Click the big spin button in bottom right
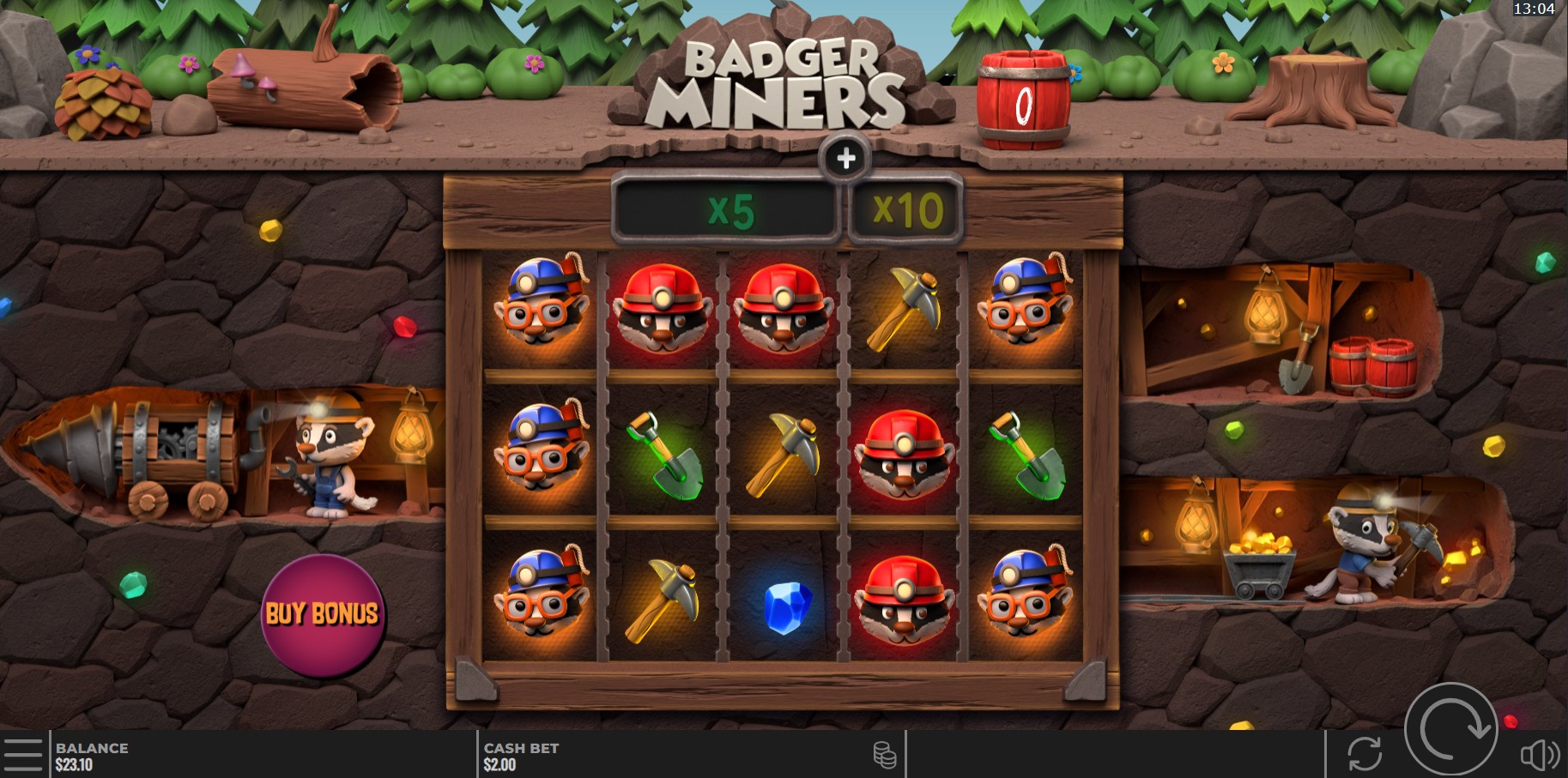The height and width of the screenshot is (778, 1568). 1452,729
